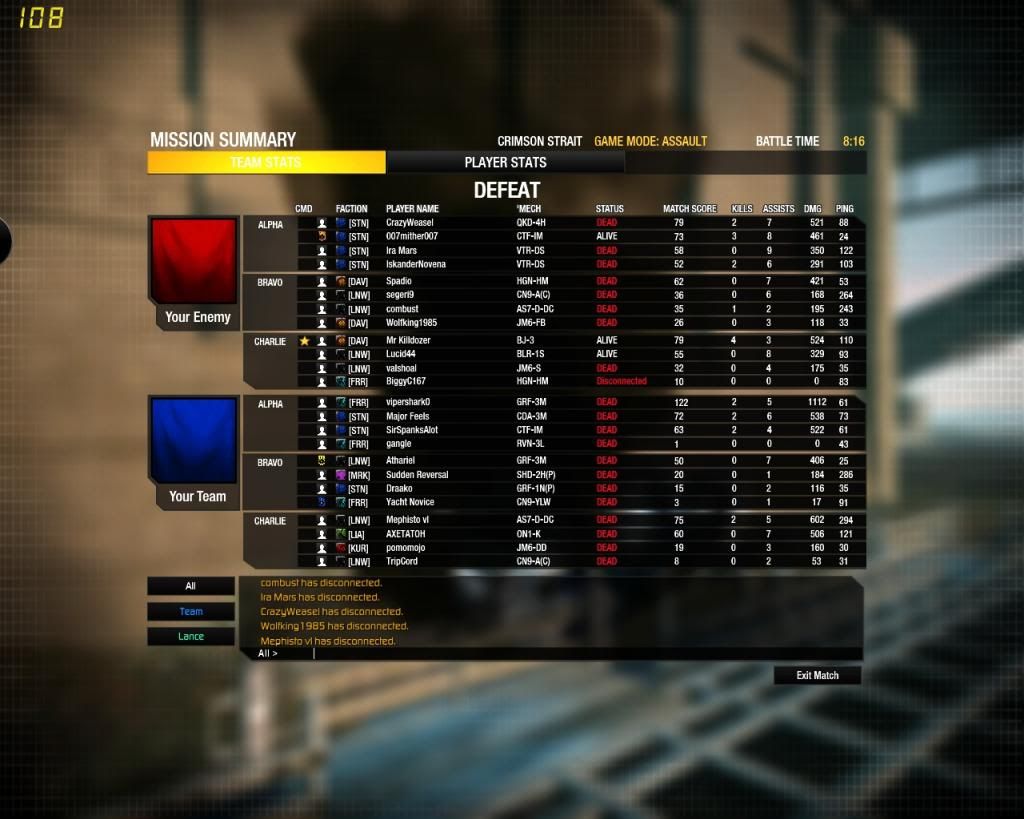Switch to the Player Stats tab
The height and width of the screenshot is (819, 1024).
[x=505, y=162]
